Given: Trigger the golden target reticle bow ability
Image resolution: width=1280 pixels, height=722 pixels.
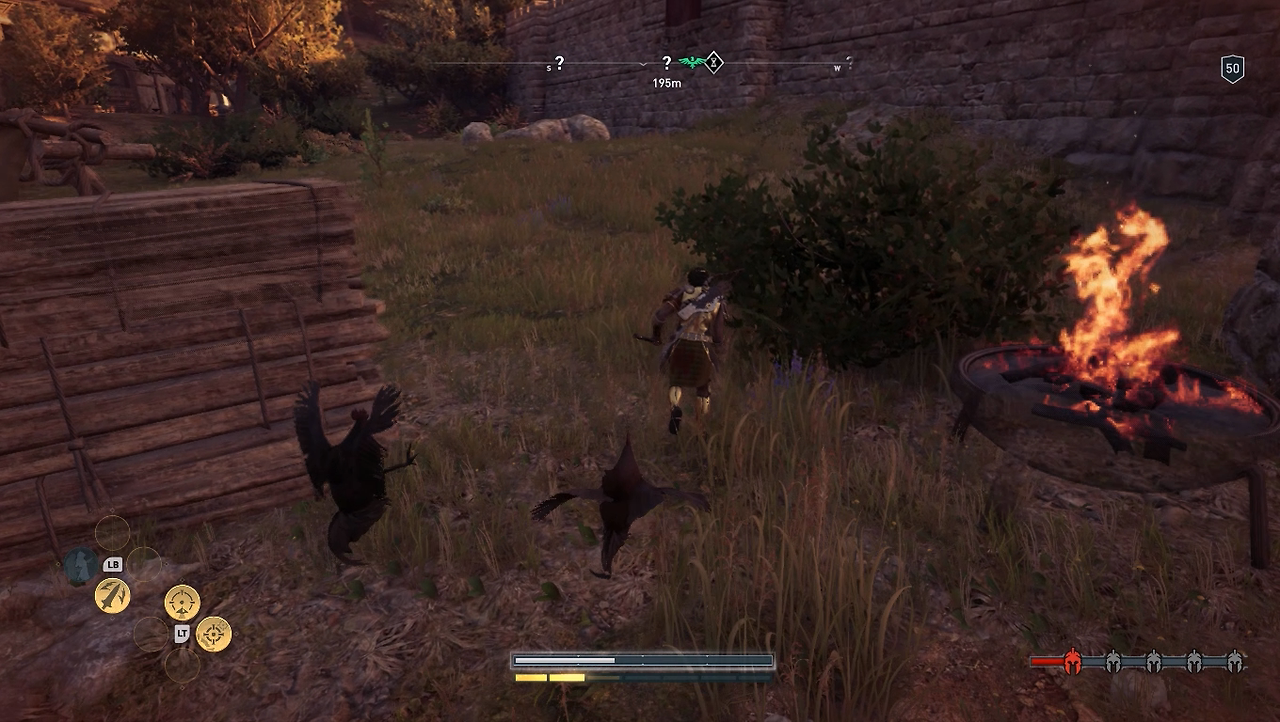Looking at the screenshot, I should (x=214, y=633).
